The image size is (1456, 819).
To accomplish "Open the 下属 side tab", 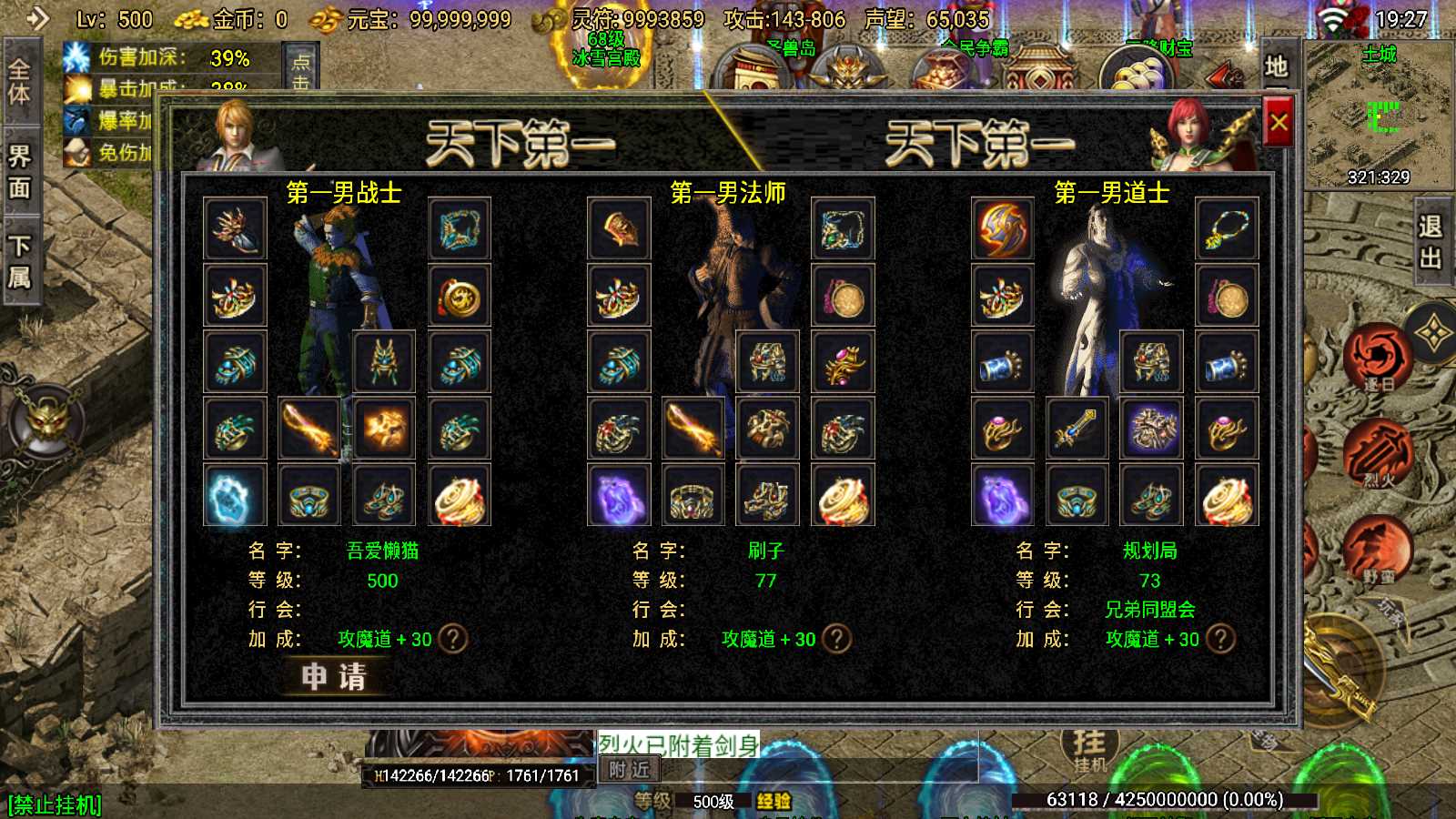I will (x=19, y=261).
